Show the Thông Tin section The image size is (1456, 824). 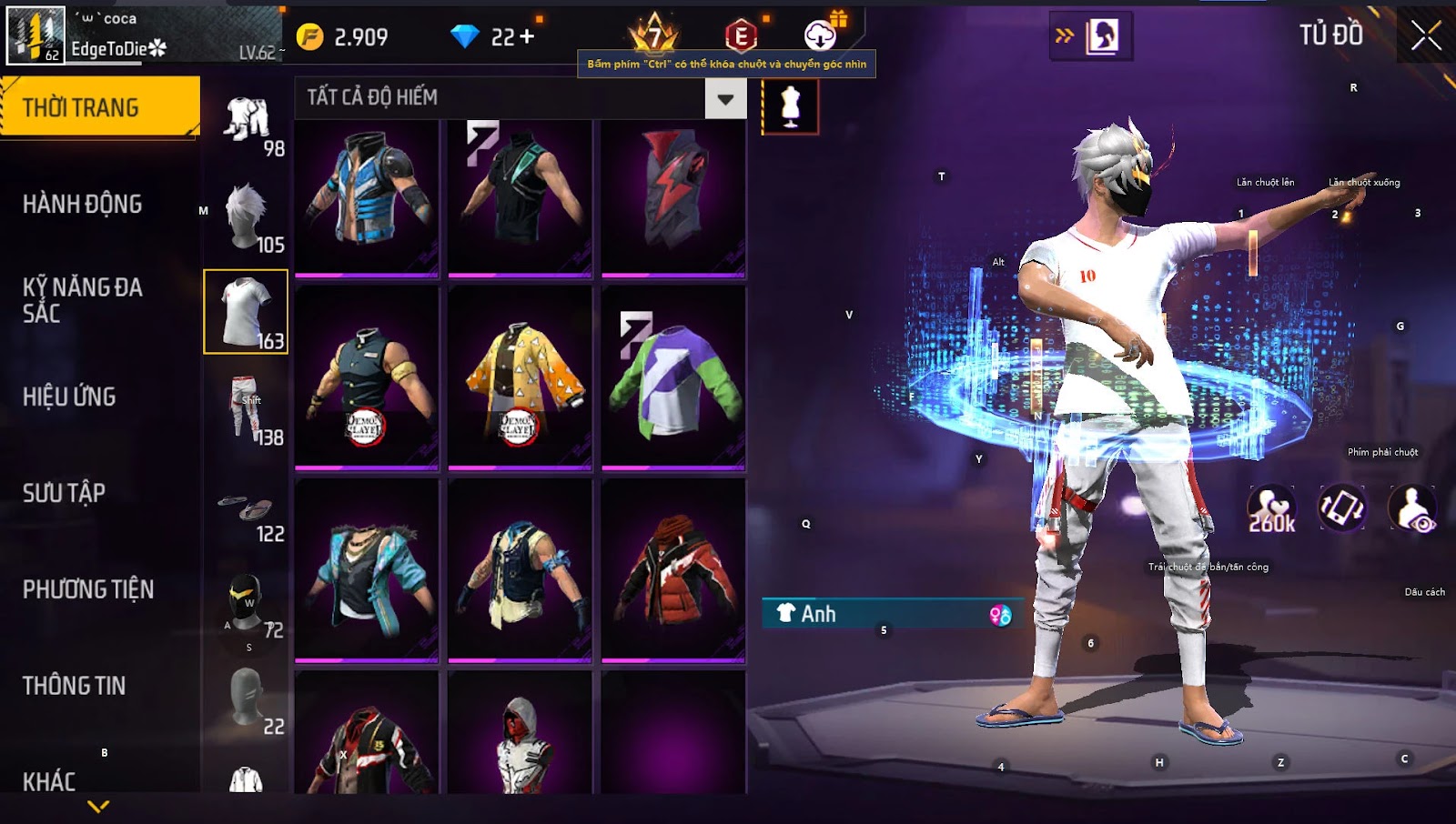click(75, 686)
